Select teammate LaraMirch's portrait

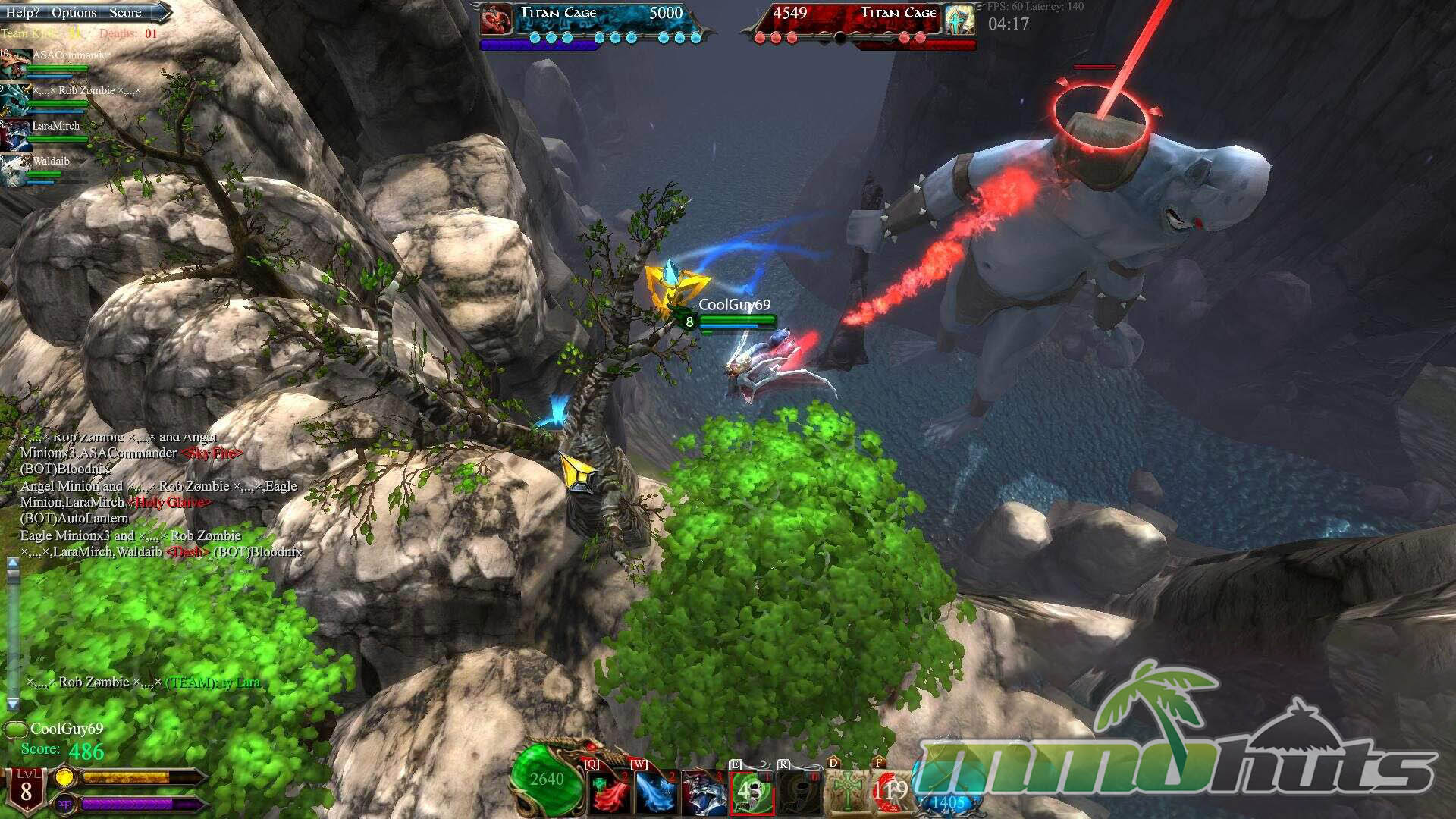(15, 134)
